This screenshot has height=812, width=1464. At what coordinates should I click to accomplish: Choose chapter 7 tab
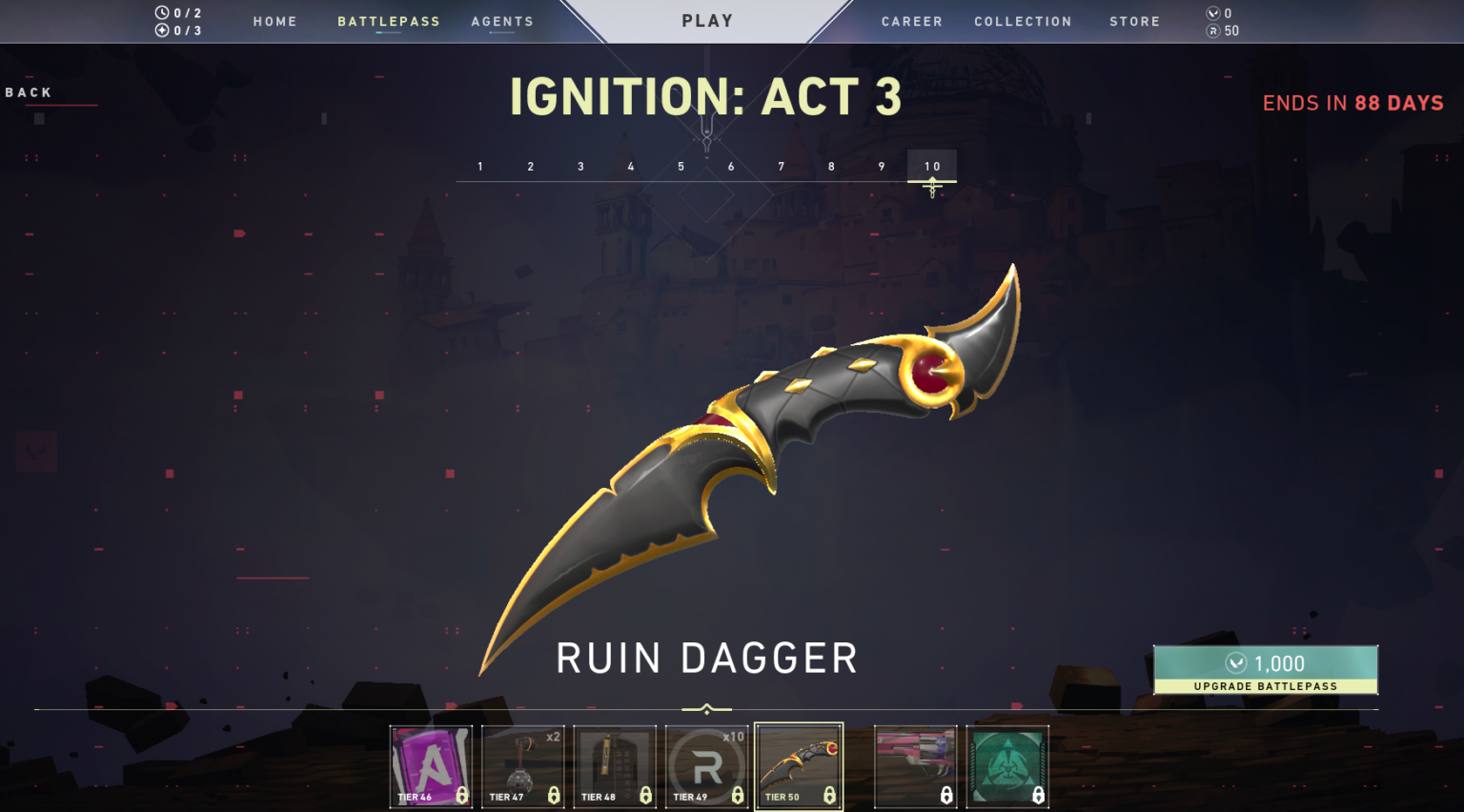pos(781,166)
